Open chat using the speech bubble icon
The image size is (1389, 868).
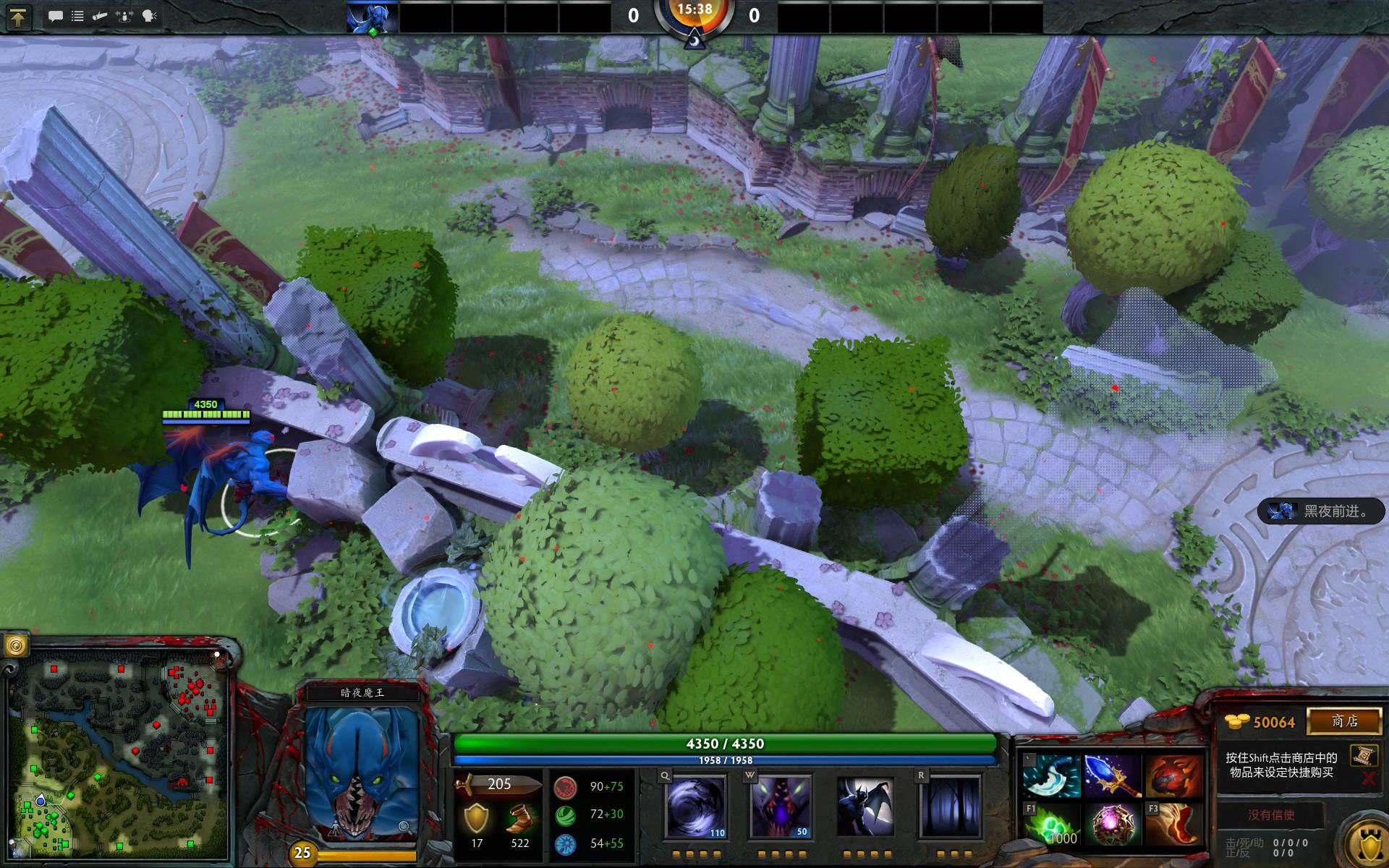click(x=56, y=16)
